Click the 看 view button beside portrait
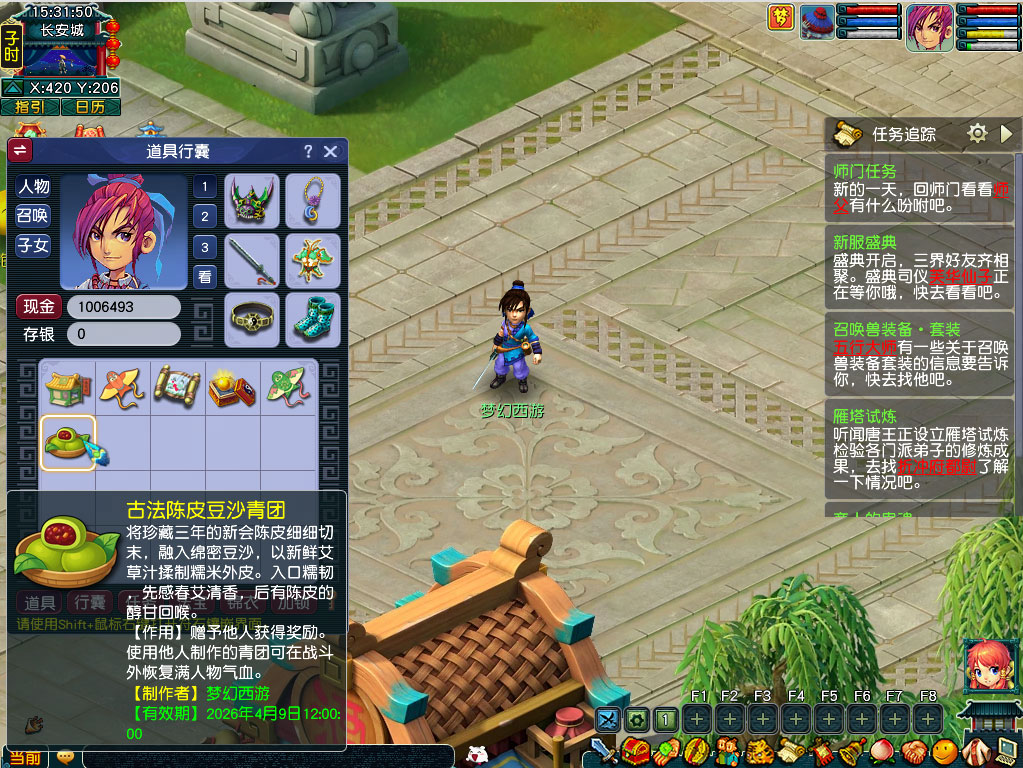Viewport: 1023px width, 768px height. (x=205, y=277)
